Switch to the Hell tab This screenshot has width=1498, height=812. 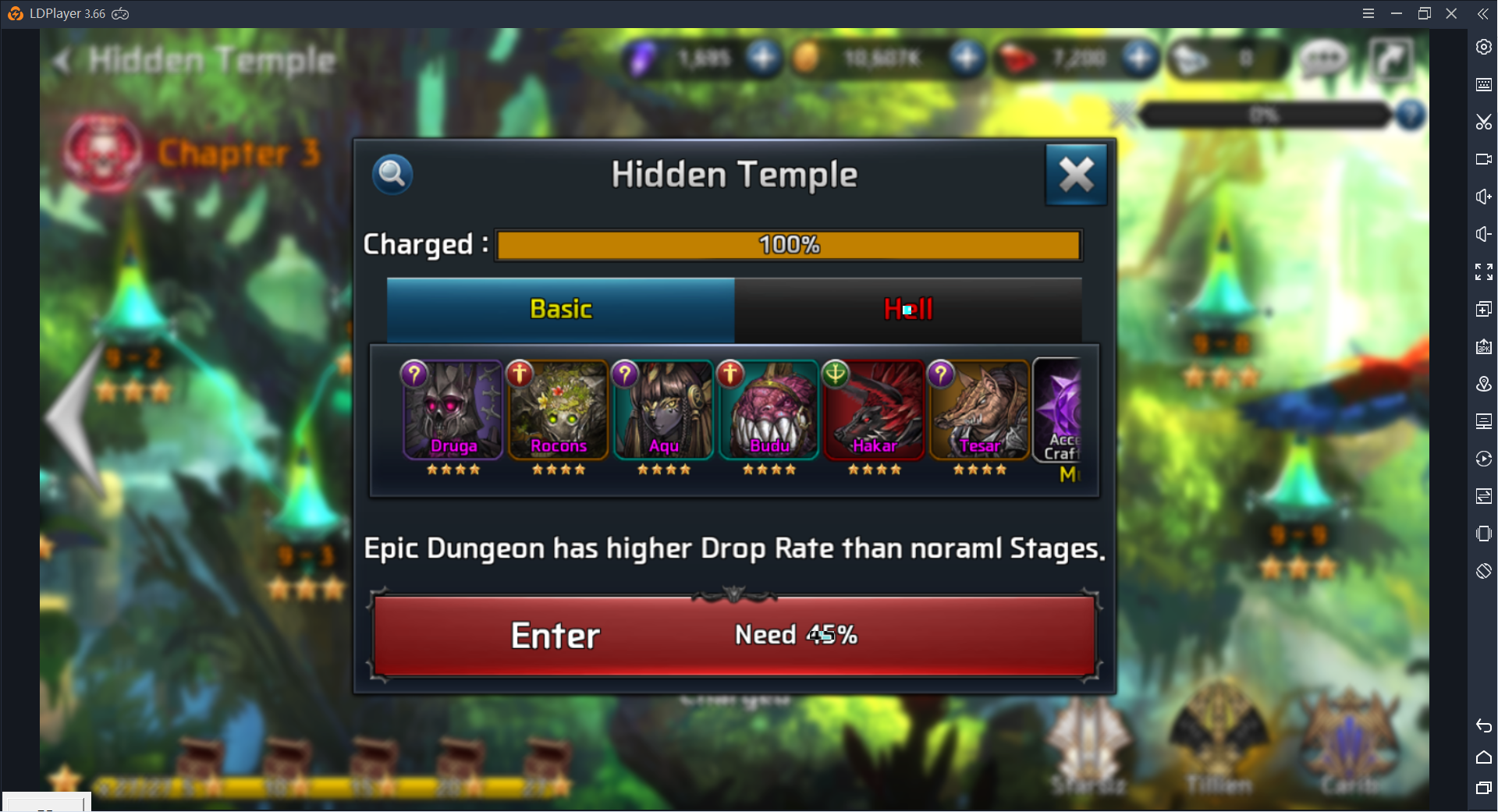[907, 309]
